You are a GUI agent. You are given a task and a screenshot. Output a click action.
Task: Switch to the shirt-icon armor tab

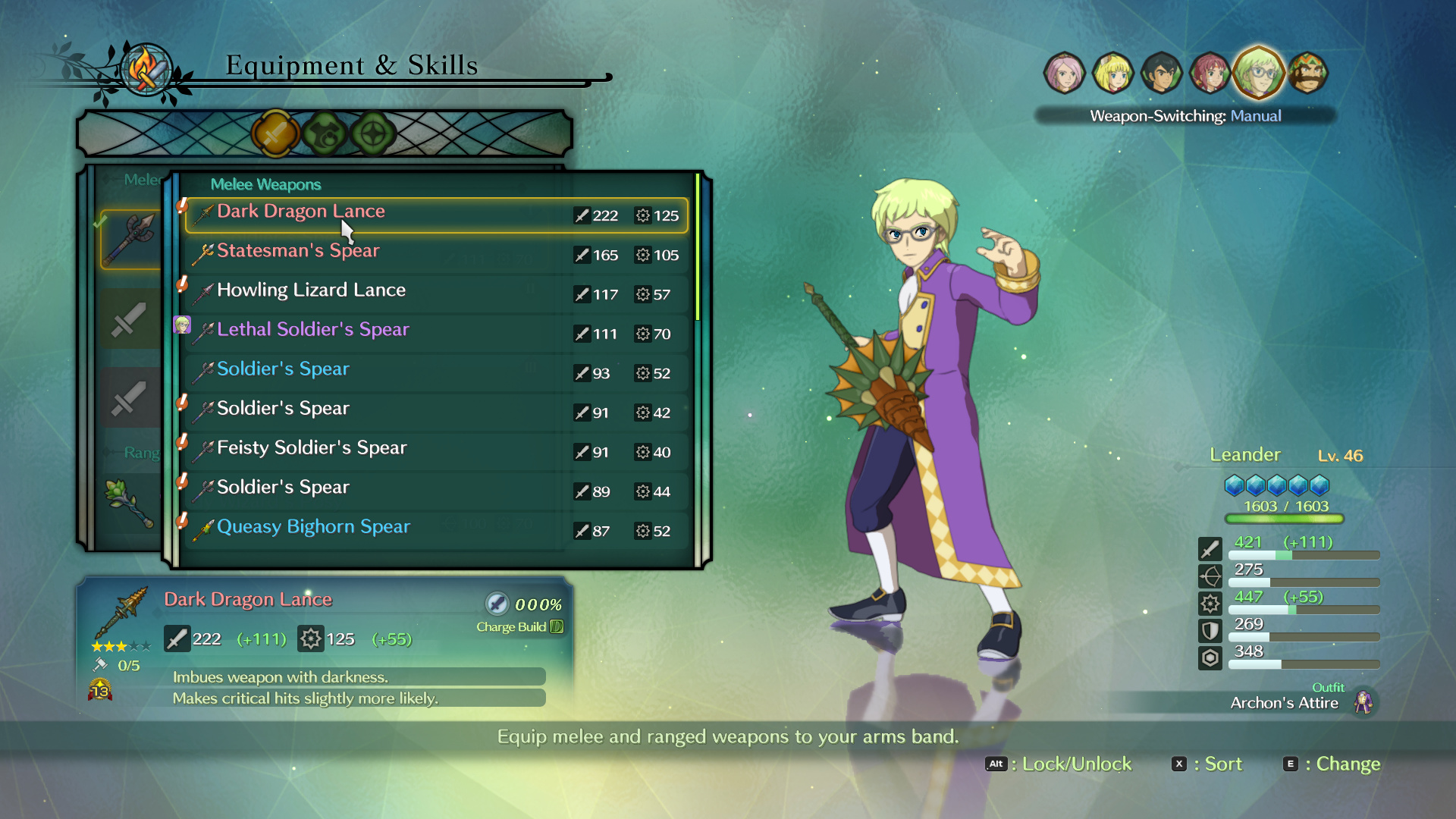click(325, 134)
